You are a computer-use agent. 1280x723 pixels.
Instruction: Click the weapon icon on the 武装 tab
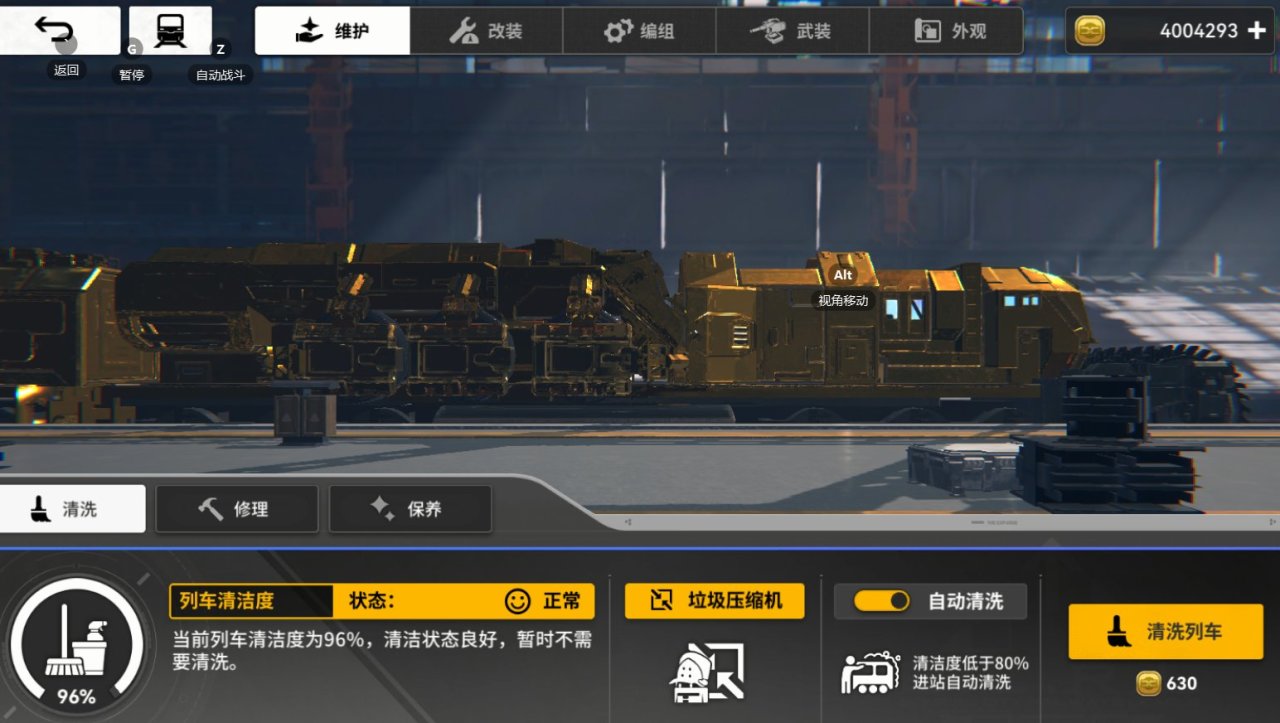(768, 30)
